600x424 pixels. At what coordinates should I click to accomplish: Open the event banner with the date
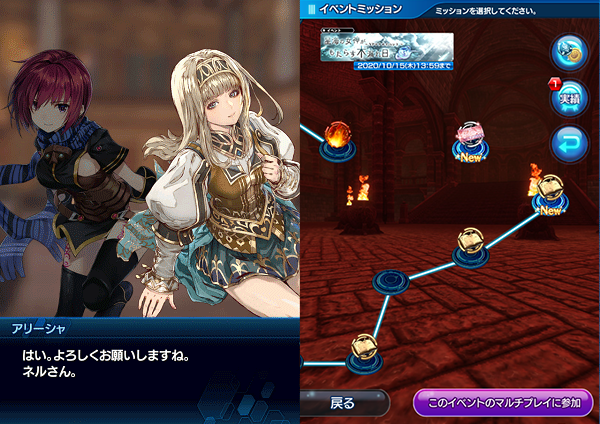(387, 48)
